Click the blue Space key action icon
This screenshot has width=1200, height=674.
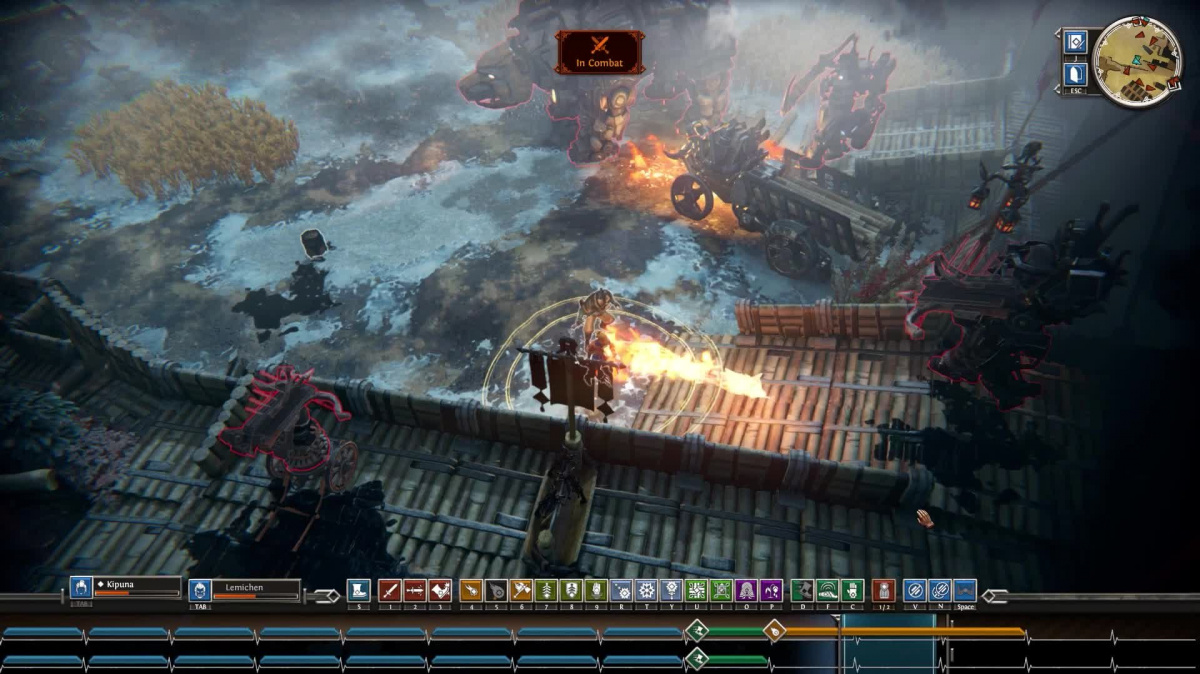click(x=965, y=590)
